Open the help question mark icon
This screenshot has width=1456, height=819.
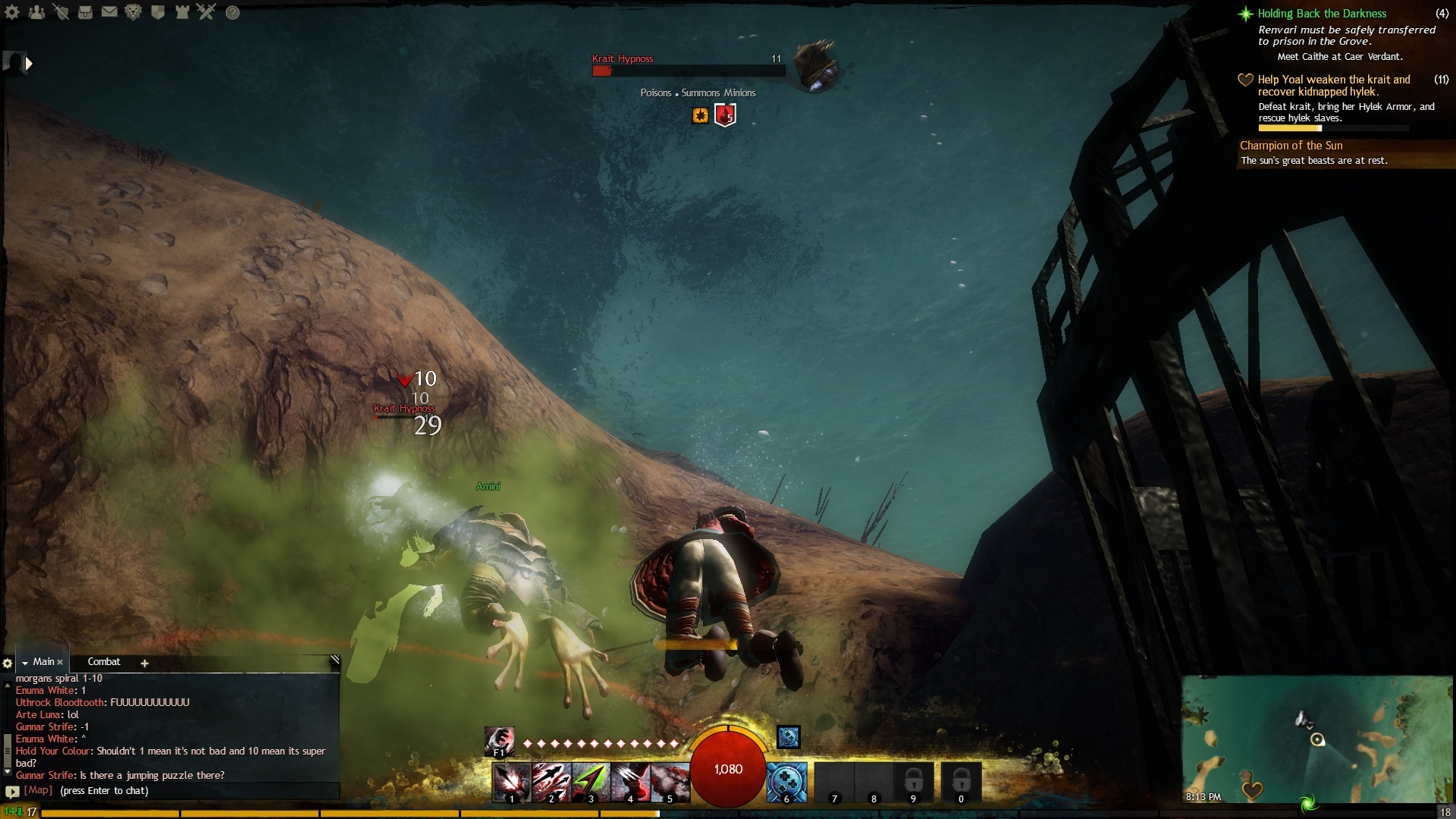pos(233,12)
